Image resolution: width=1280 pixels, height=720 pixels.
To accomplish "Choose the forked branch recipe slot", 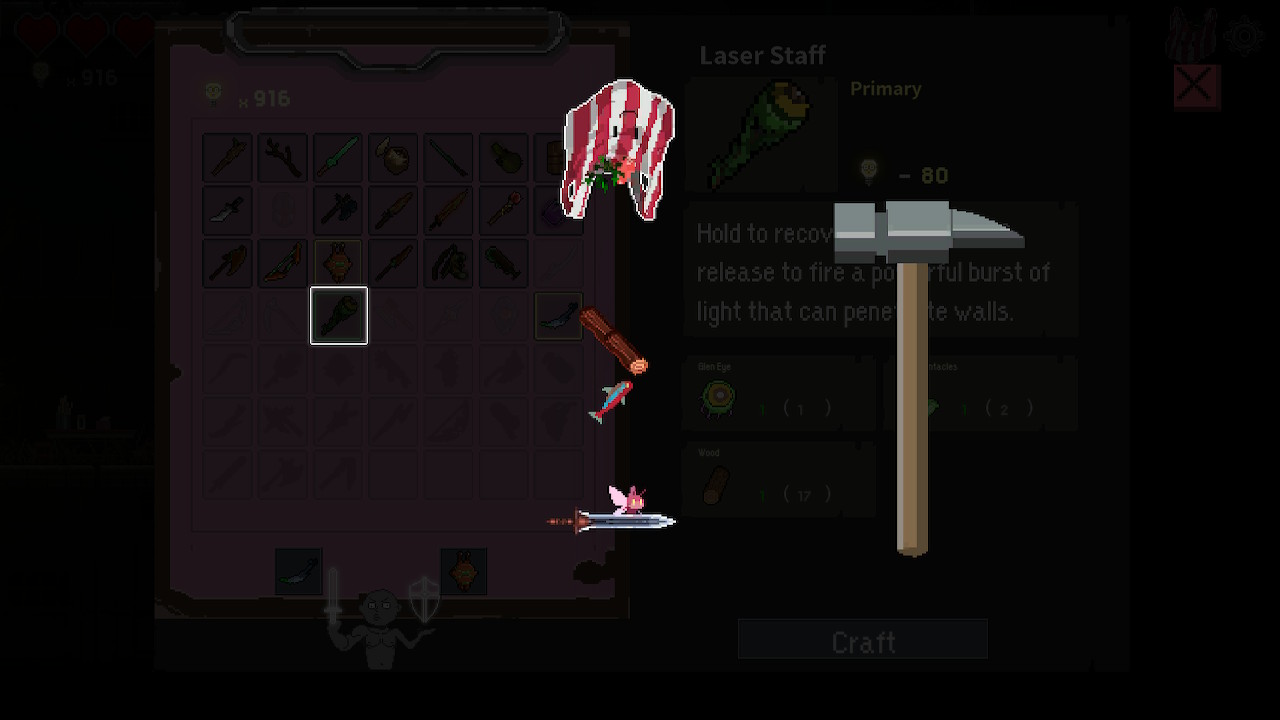I will coord(283,157).
